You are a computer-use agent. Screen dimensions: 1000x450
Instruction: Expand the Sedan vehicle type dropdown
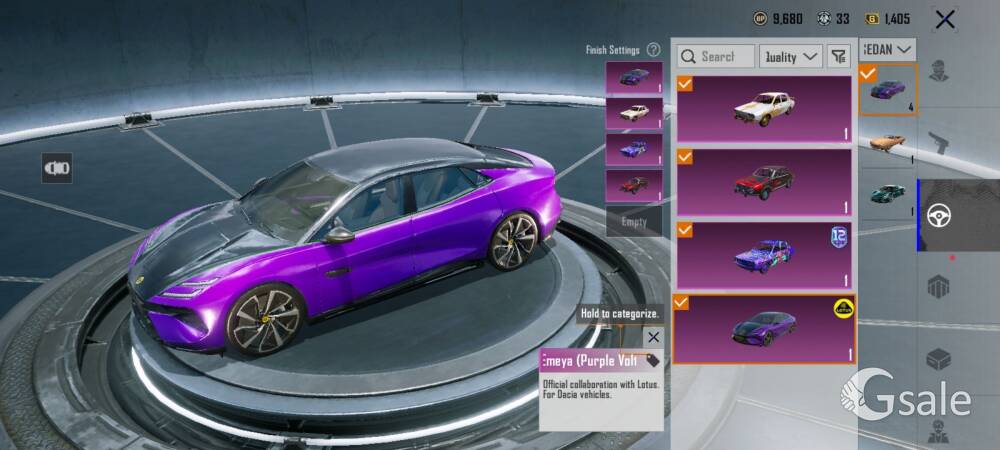pos(889,49)
